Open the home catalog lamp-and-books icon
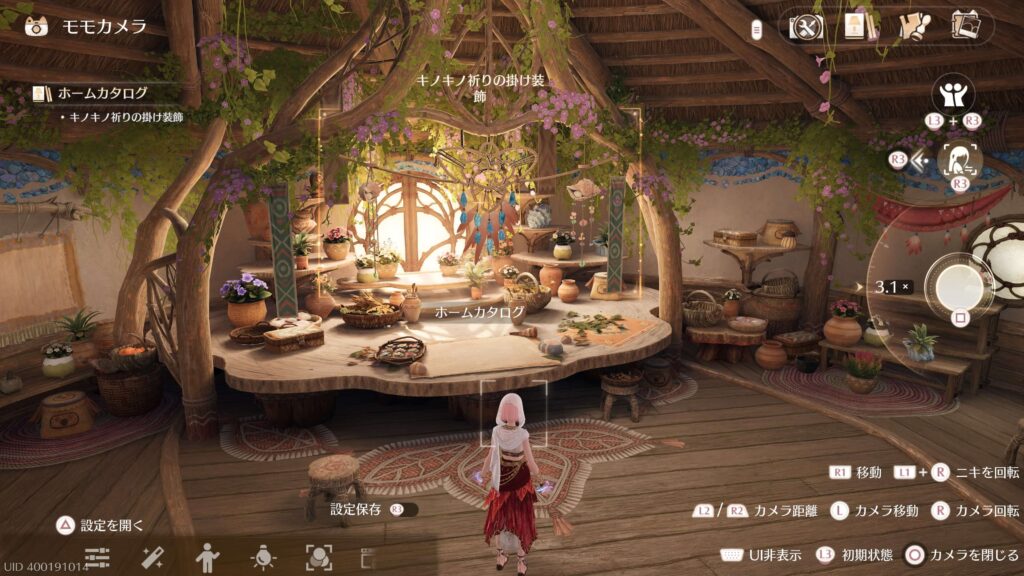The image size is (1024, 576). (x=857, y=27)
